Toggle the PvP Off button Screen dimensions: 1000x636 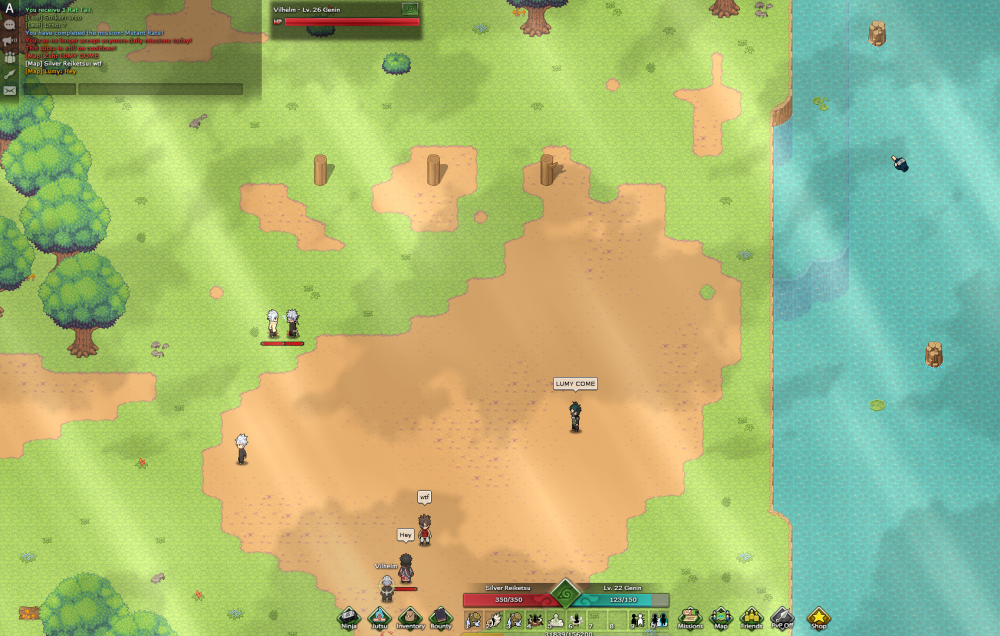tap(782, 617)
